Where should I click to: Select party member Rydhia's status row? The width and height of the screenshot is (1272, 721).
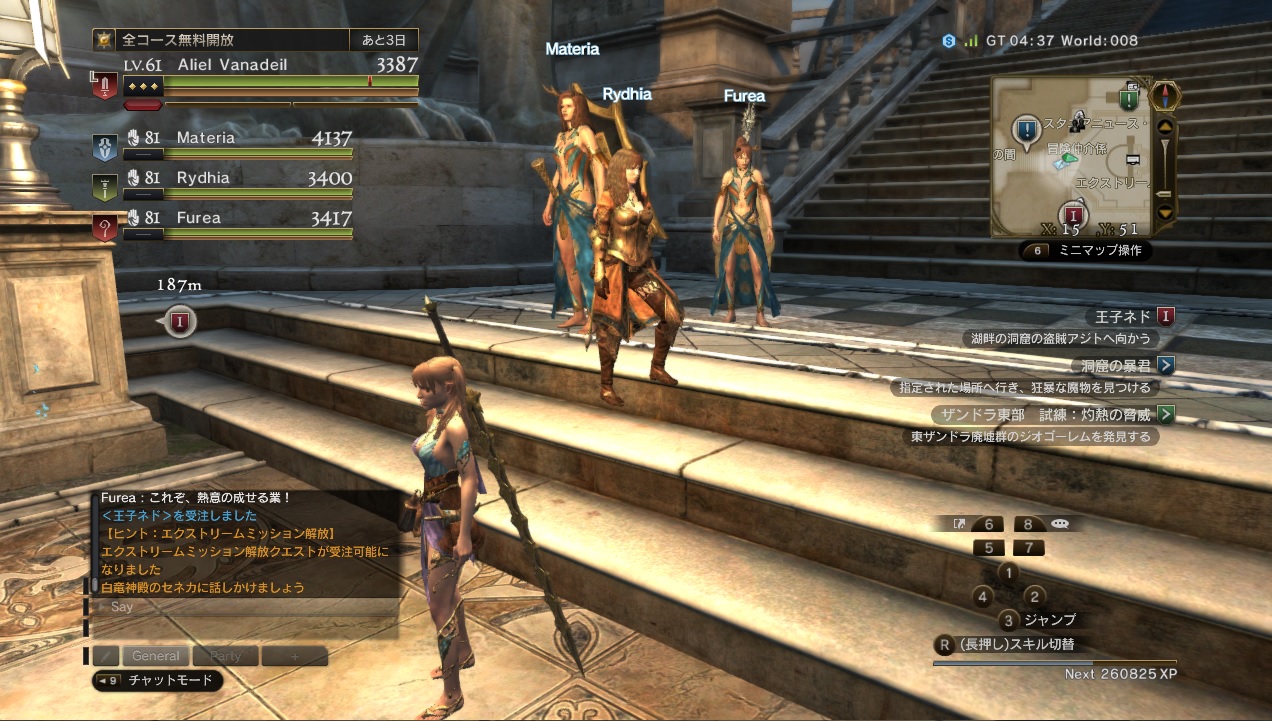[x=237, y=183]
